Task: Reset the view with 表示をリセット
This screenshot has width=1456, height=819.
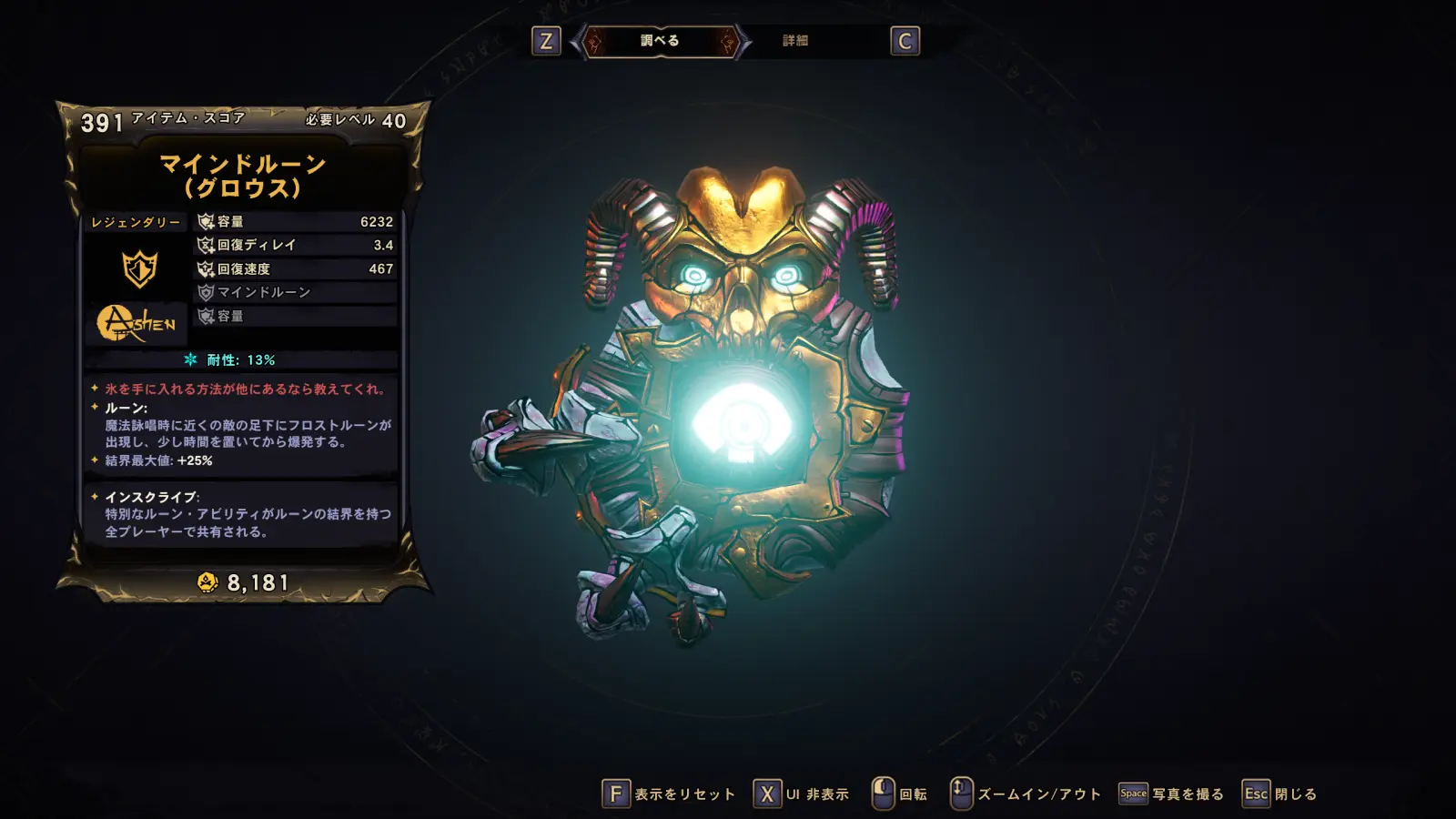Action: click(669, 794)
